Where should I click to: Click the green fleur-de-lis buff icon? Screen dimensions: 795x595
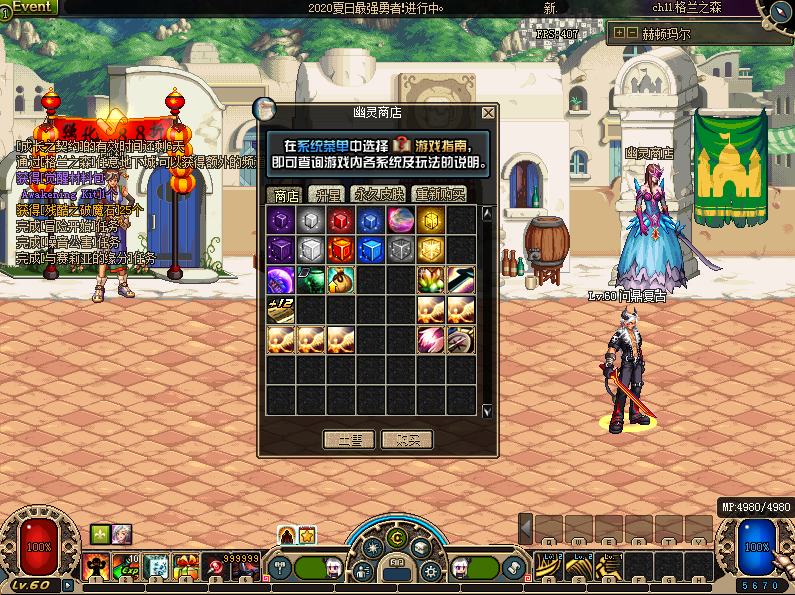(x=99, y=533)
